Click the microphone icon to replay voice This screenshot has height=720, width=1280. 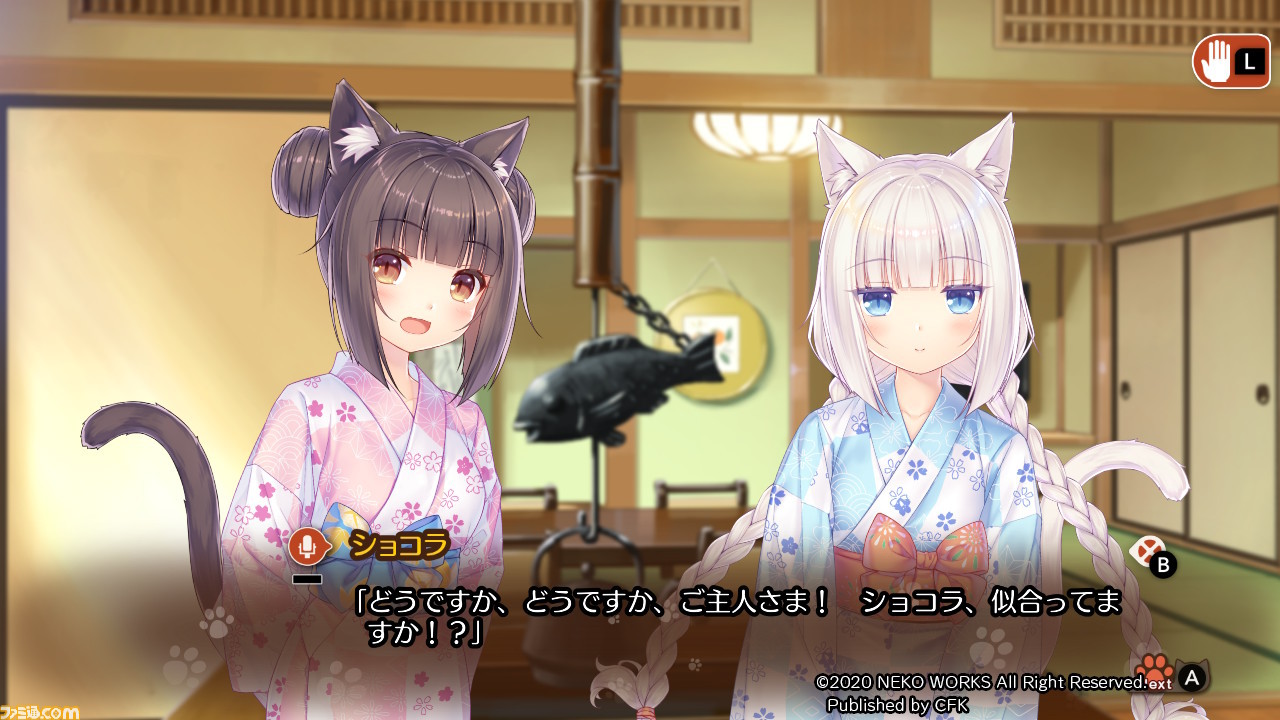305,548
